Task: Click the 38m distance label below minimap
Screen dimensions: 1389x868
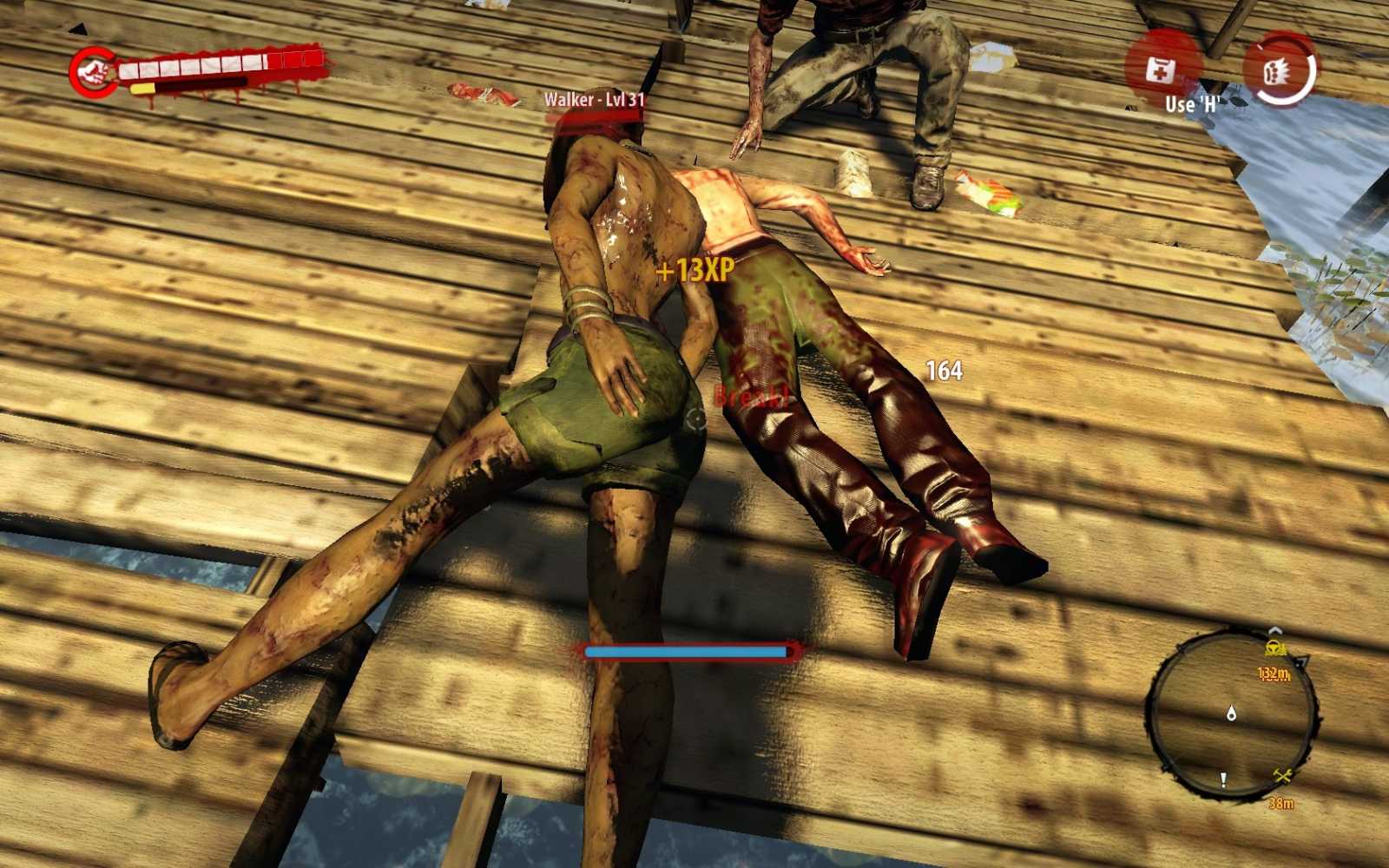Action: (1283, 804)
